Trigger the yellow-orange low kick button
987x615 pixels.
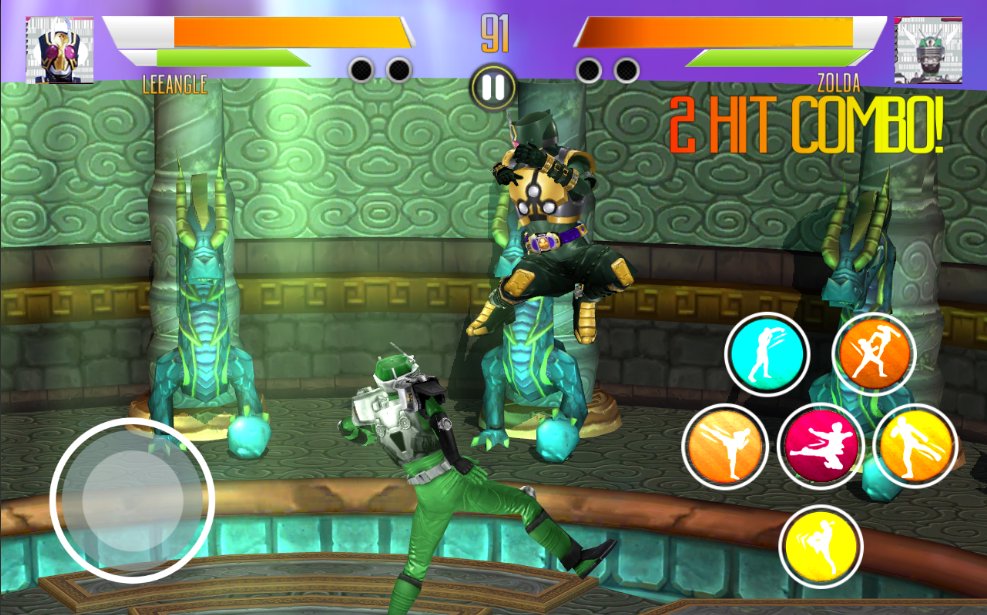(915, 446)
